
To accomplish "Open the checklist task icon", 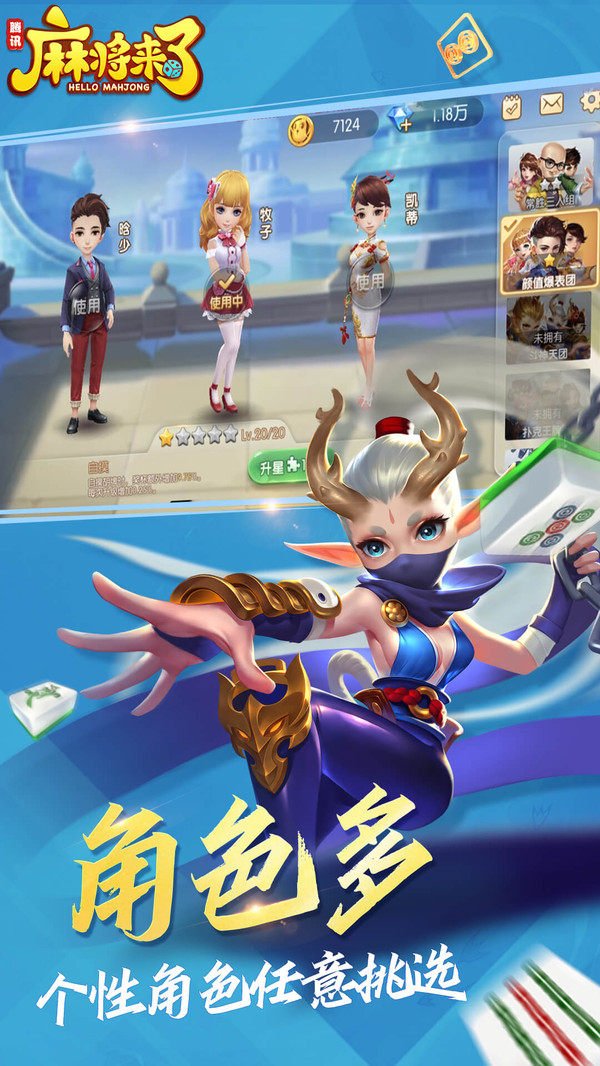I will coord(512,104).
